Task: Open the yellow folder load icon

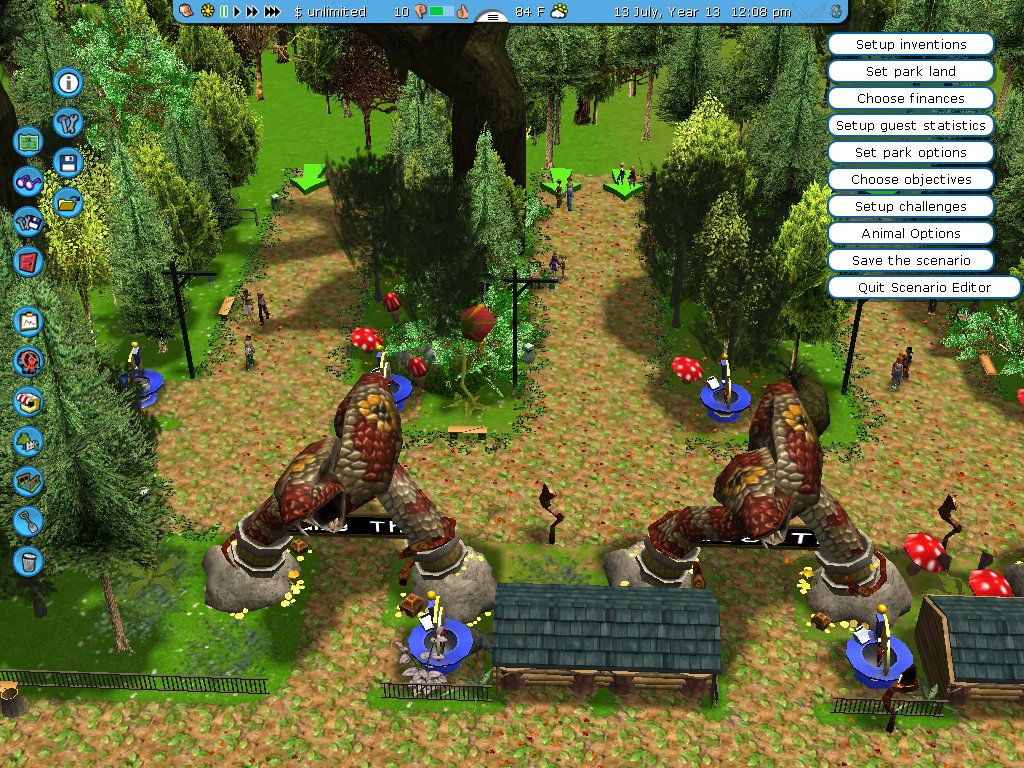Action: click(68, 203)
